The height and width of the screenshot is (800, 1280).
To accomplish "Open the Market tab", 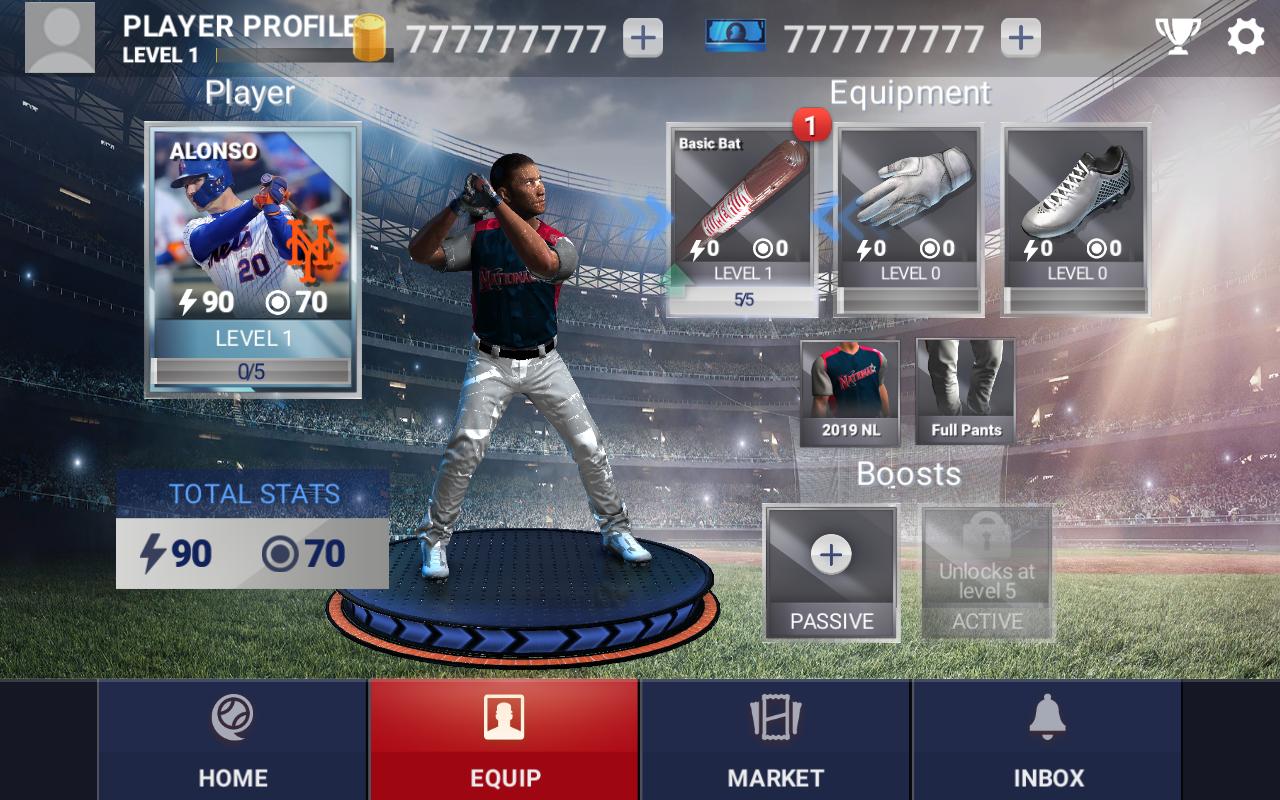I will point(776,740).
